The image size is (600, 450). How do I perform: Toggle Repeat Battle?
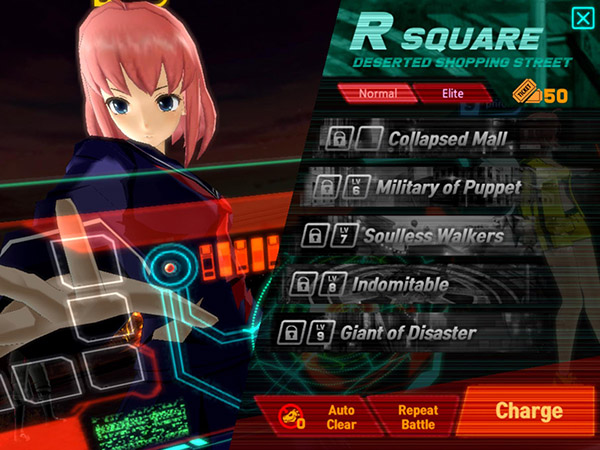417,416
